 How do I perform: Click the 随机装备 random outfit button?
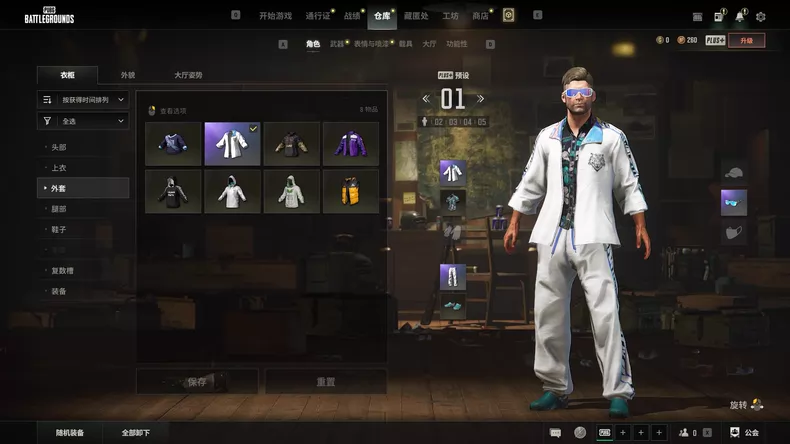point(70,433)
